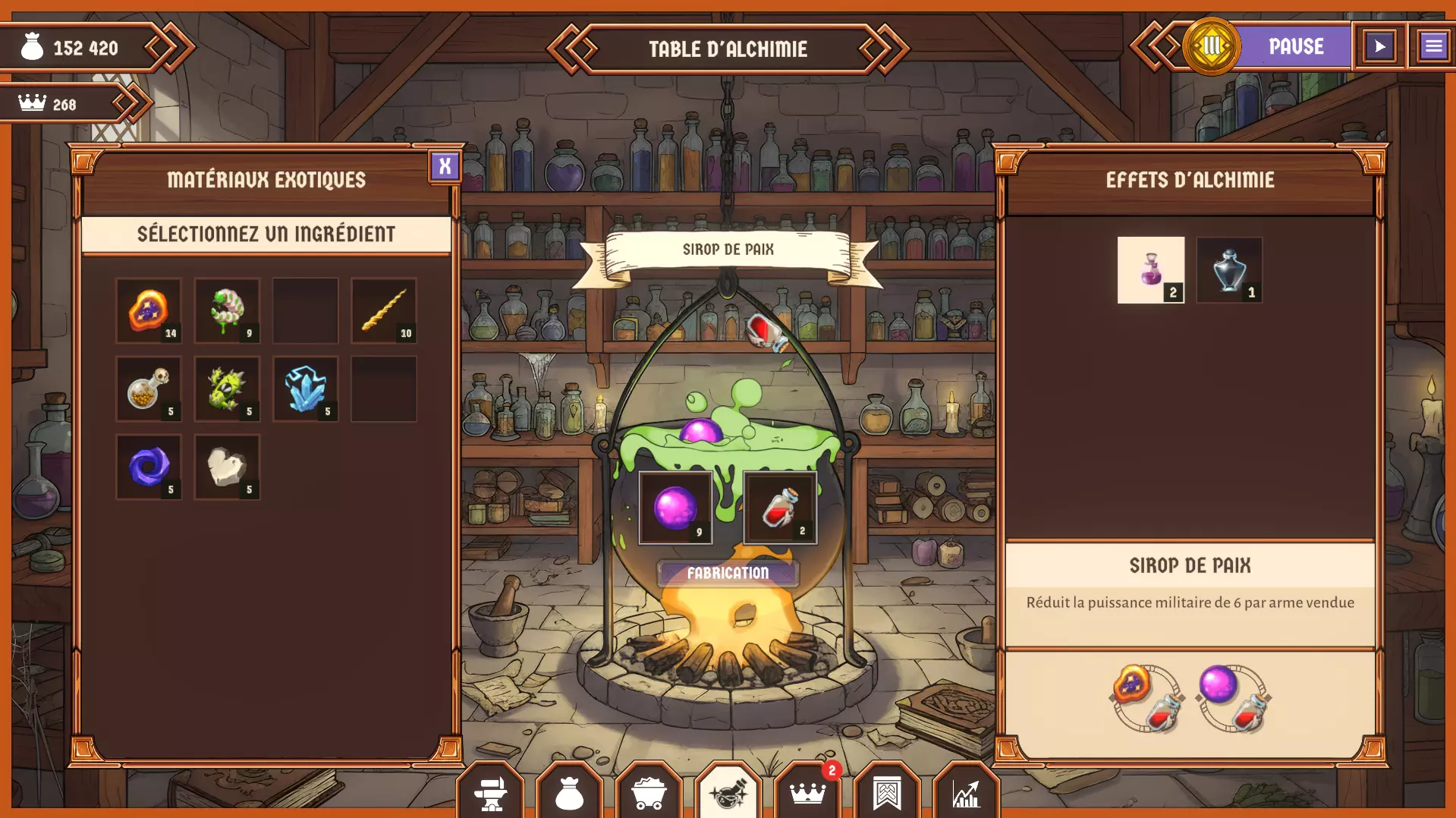Select the pink potion alchemy effect
The height and width of the screenshot is (818, 1456).
pyautogui.click(x=1150, y=270)
